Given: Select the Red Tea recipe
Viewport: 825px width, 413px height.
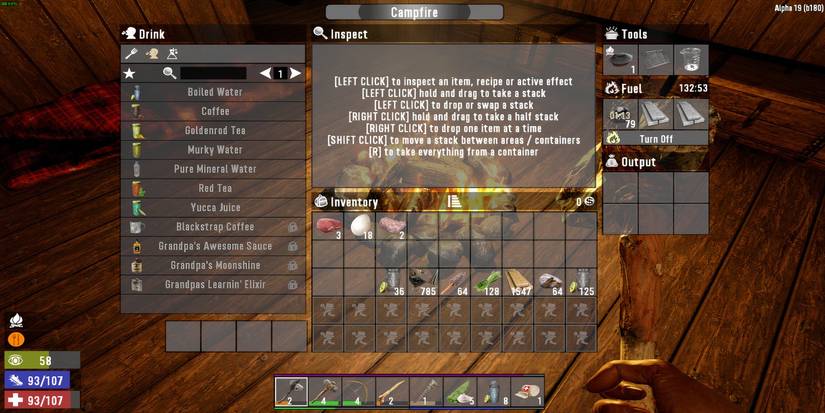Looking at the screenshot, I should point(214,188).
